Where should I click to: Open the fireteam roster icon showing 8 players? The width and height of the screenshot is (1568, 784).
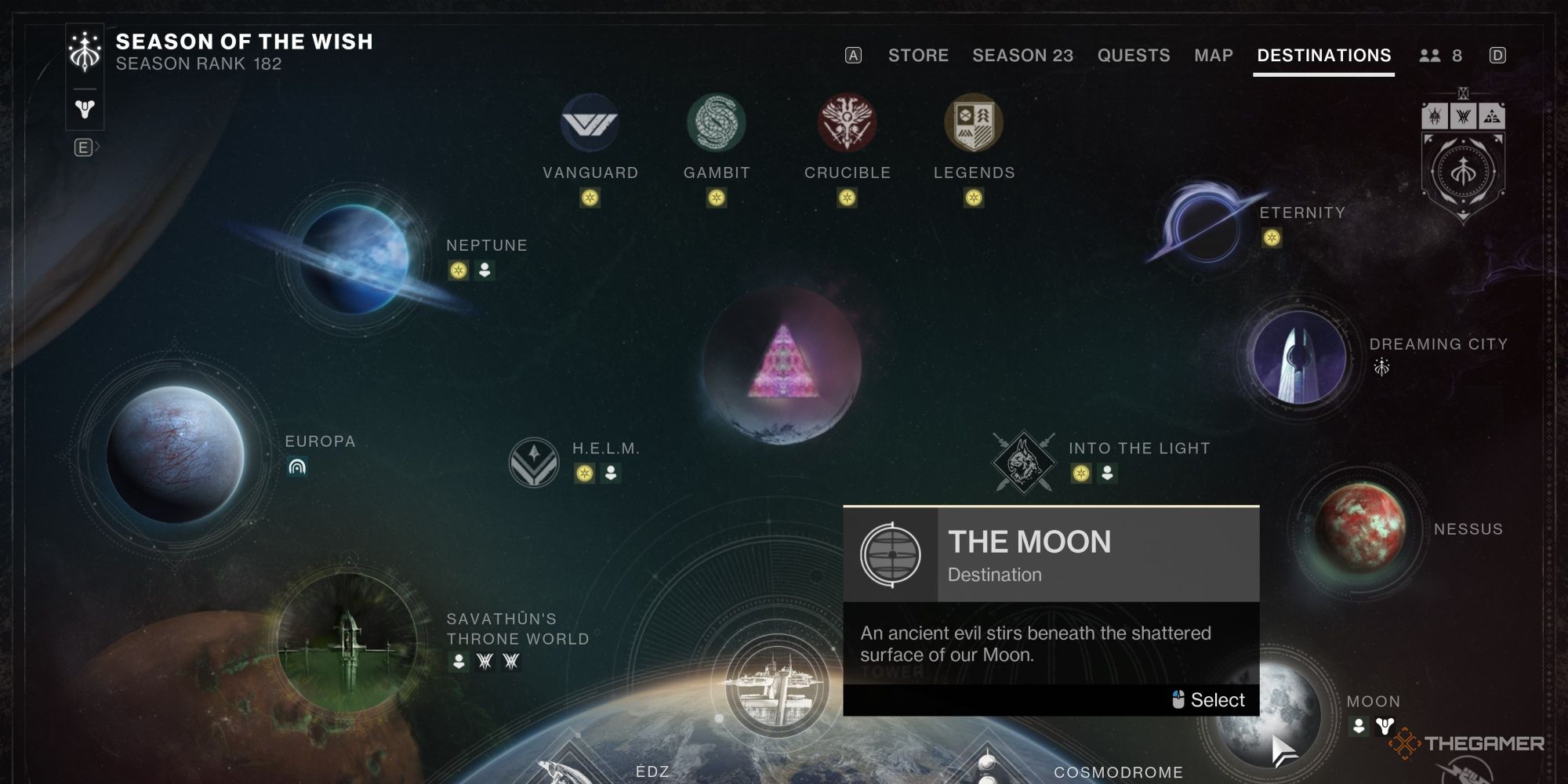pos(1432,56)
